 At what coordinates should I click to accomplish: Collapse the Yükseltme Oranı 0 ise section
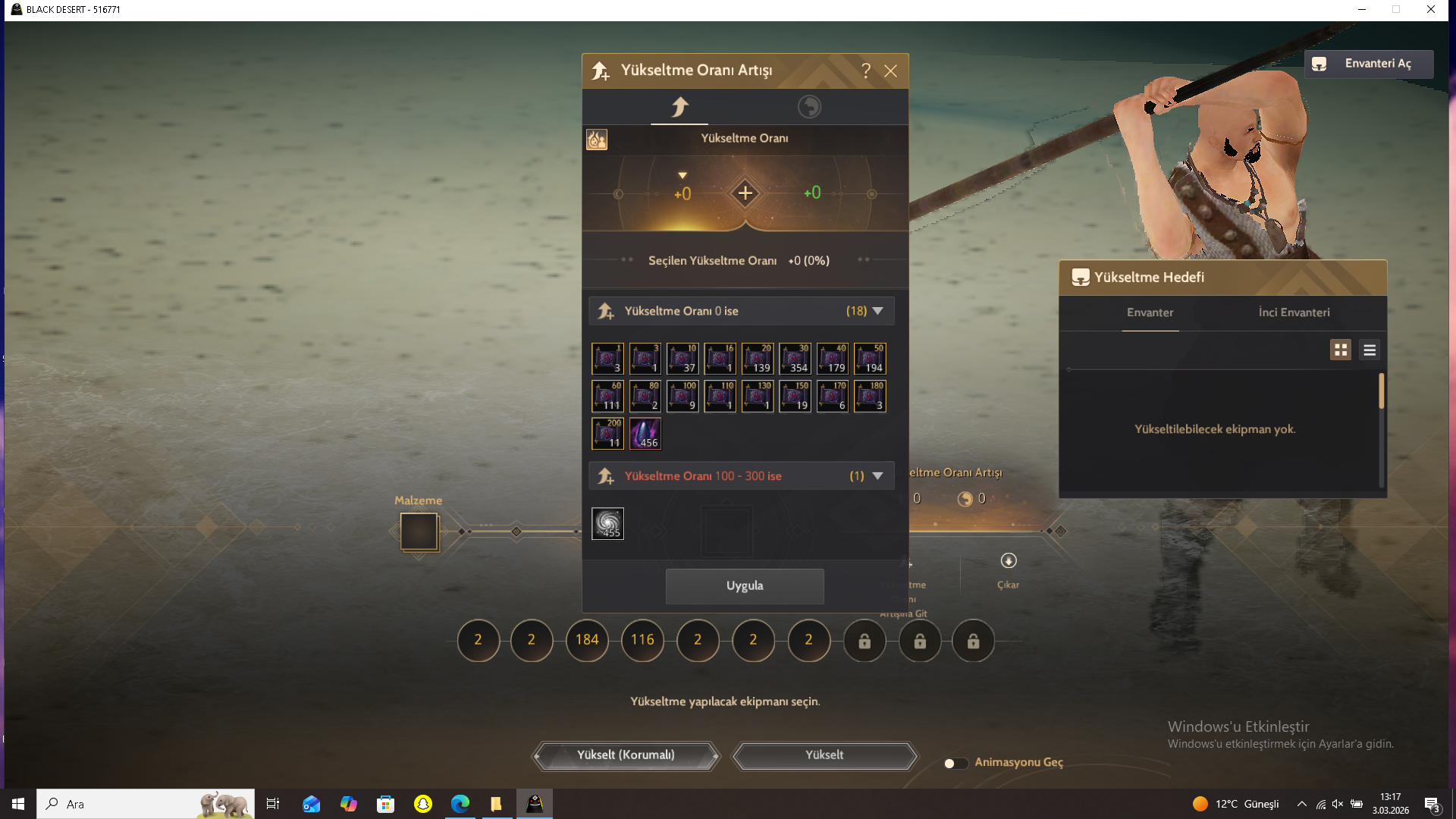(x=878, y=310)
